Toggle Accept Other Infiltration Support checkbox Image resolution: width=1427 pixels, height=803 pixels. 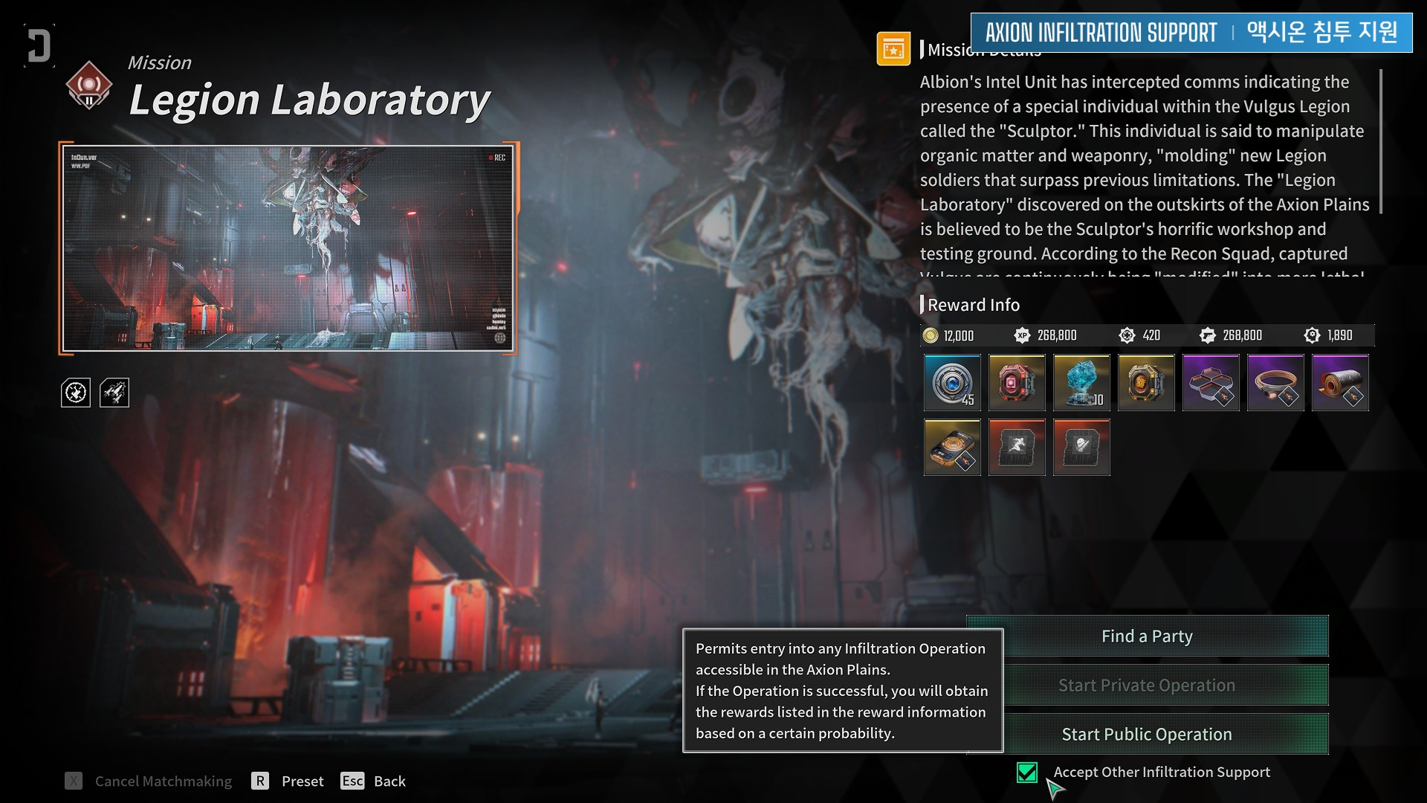click(1027, 772)
